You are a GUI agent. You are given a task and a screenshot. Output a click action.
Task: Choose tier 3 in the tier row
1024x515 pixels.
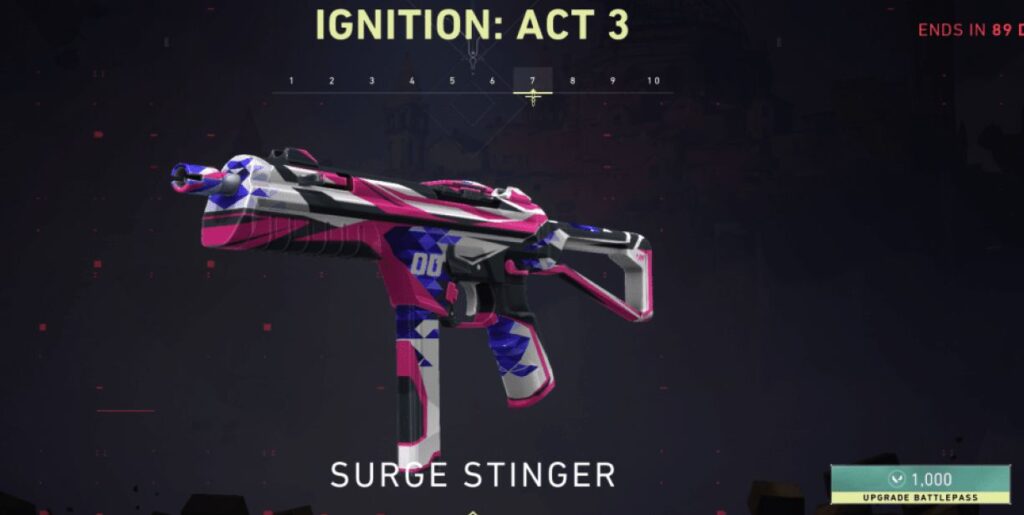372,81
